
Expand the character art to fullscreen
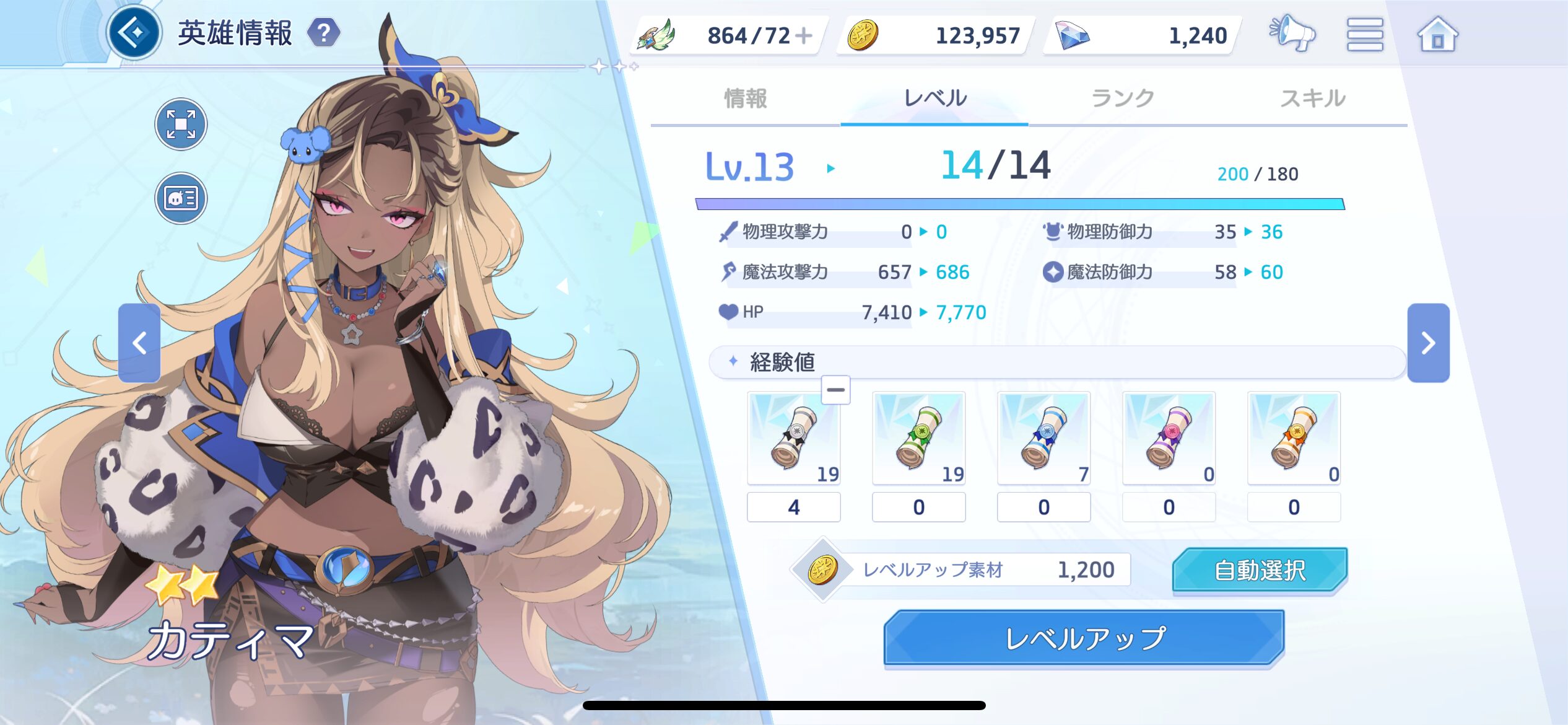coord(181,125)
